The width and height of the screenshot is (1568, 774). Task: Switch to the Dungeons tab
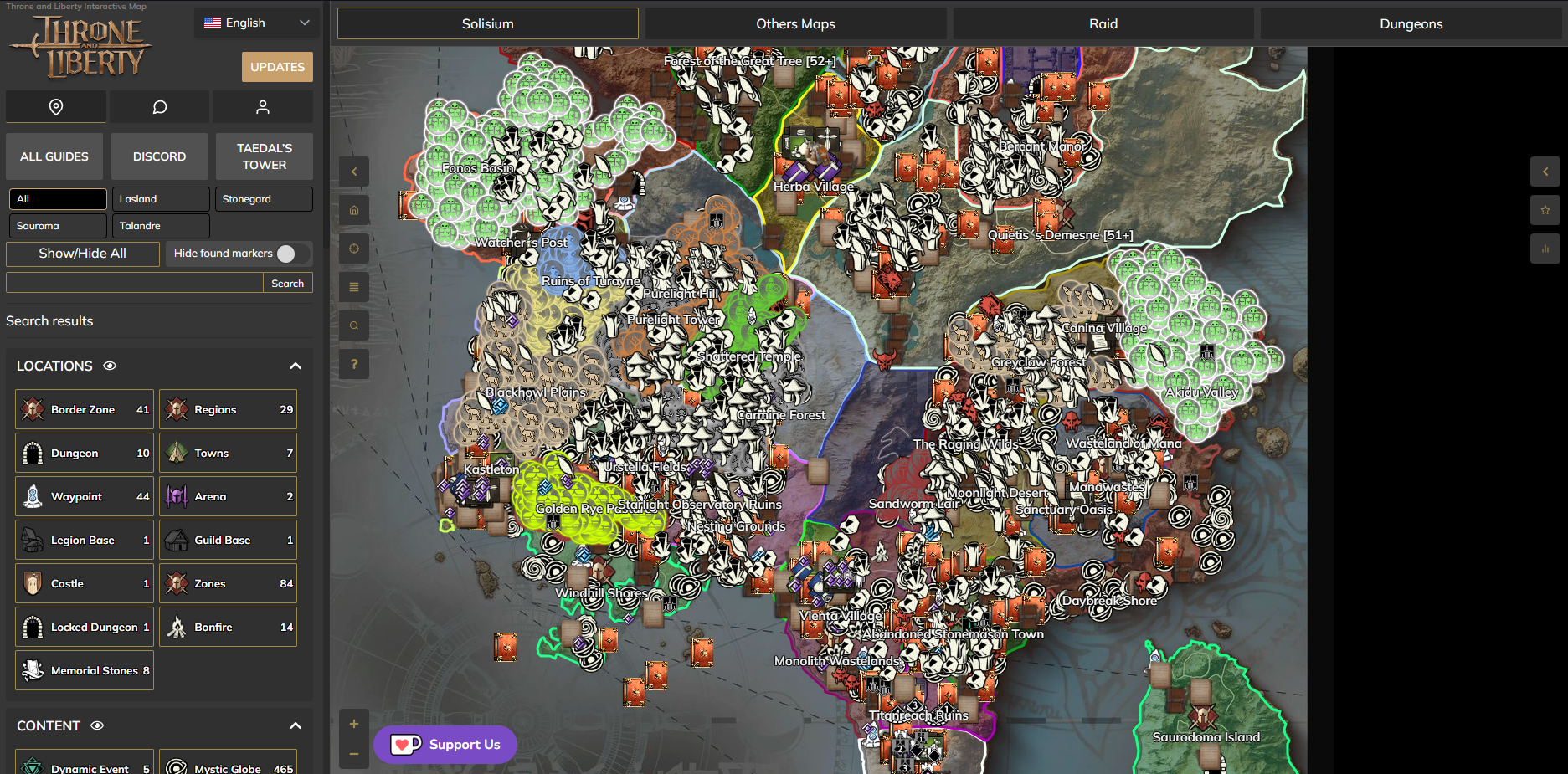click(1410, 23)
